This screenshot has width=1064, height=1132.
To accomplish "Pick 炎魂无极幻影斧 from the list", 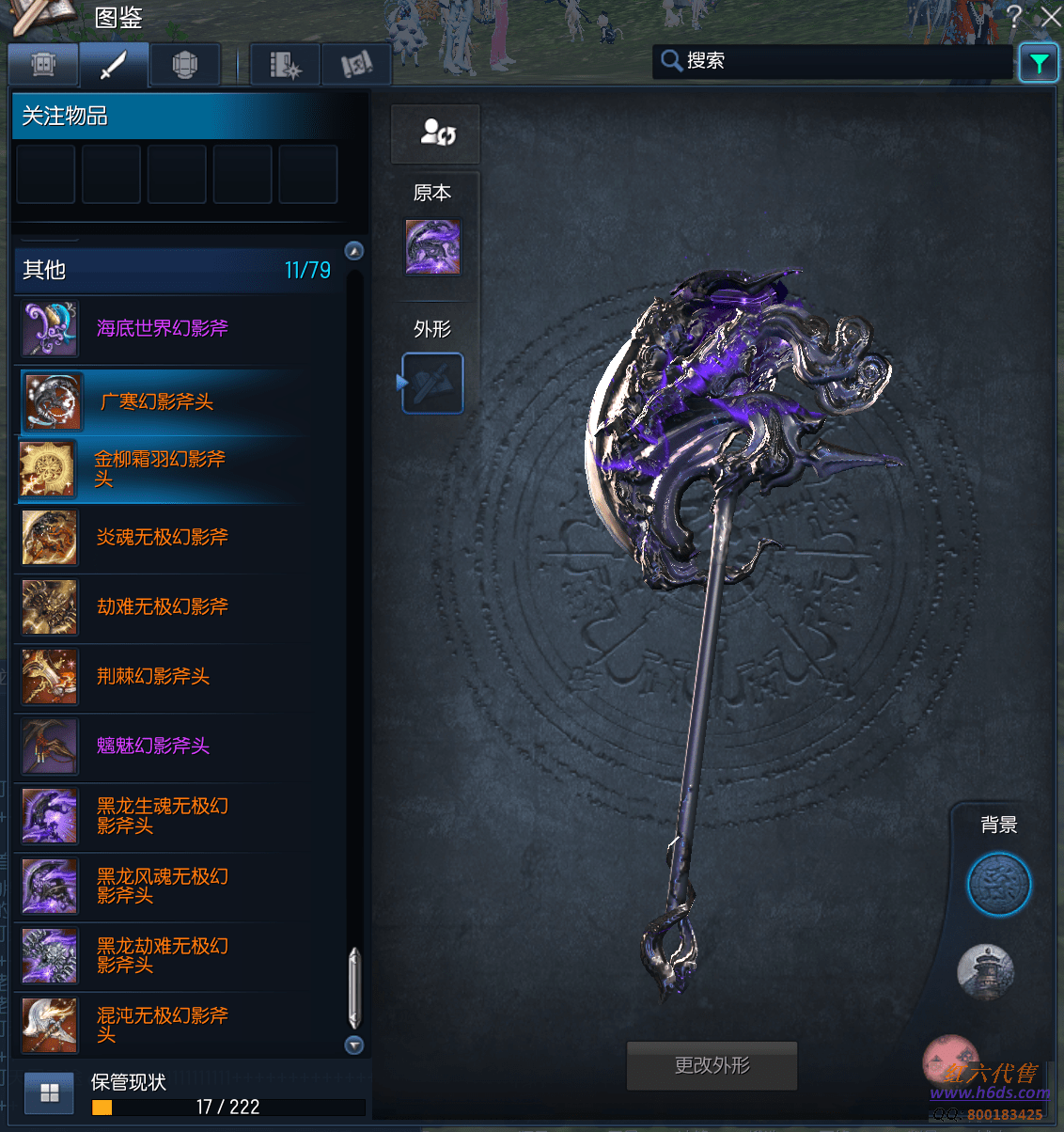I will (163, 538).
